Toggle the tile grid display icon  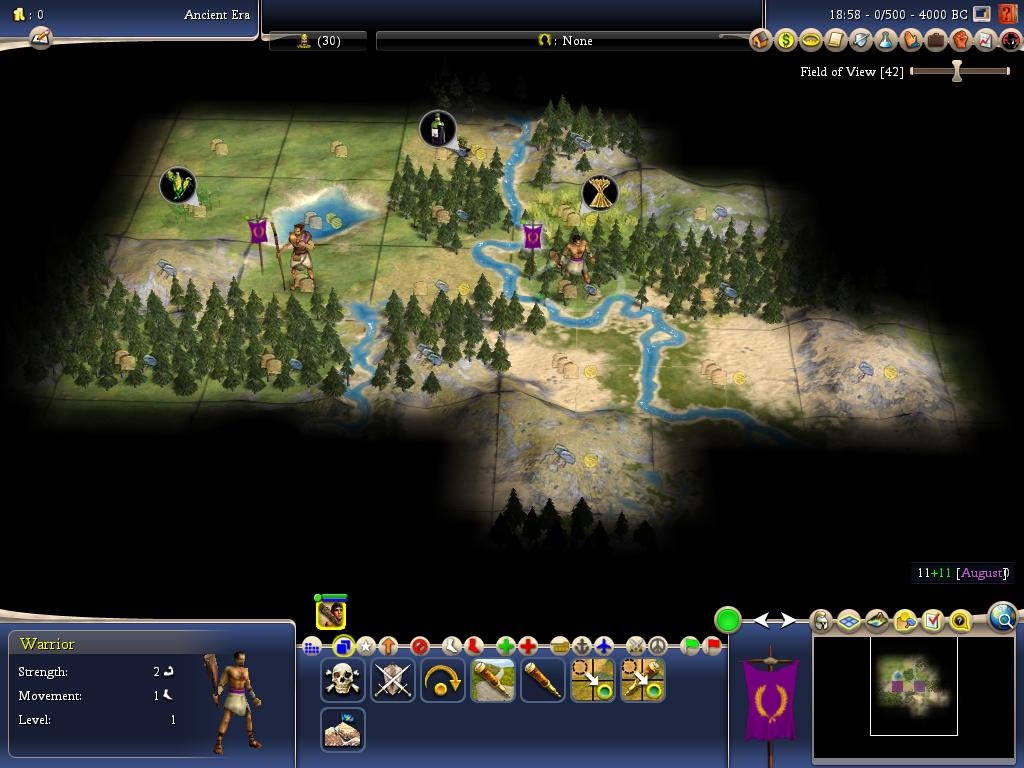(849, 621)
